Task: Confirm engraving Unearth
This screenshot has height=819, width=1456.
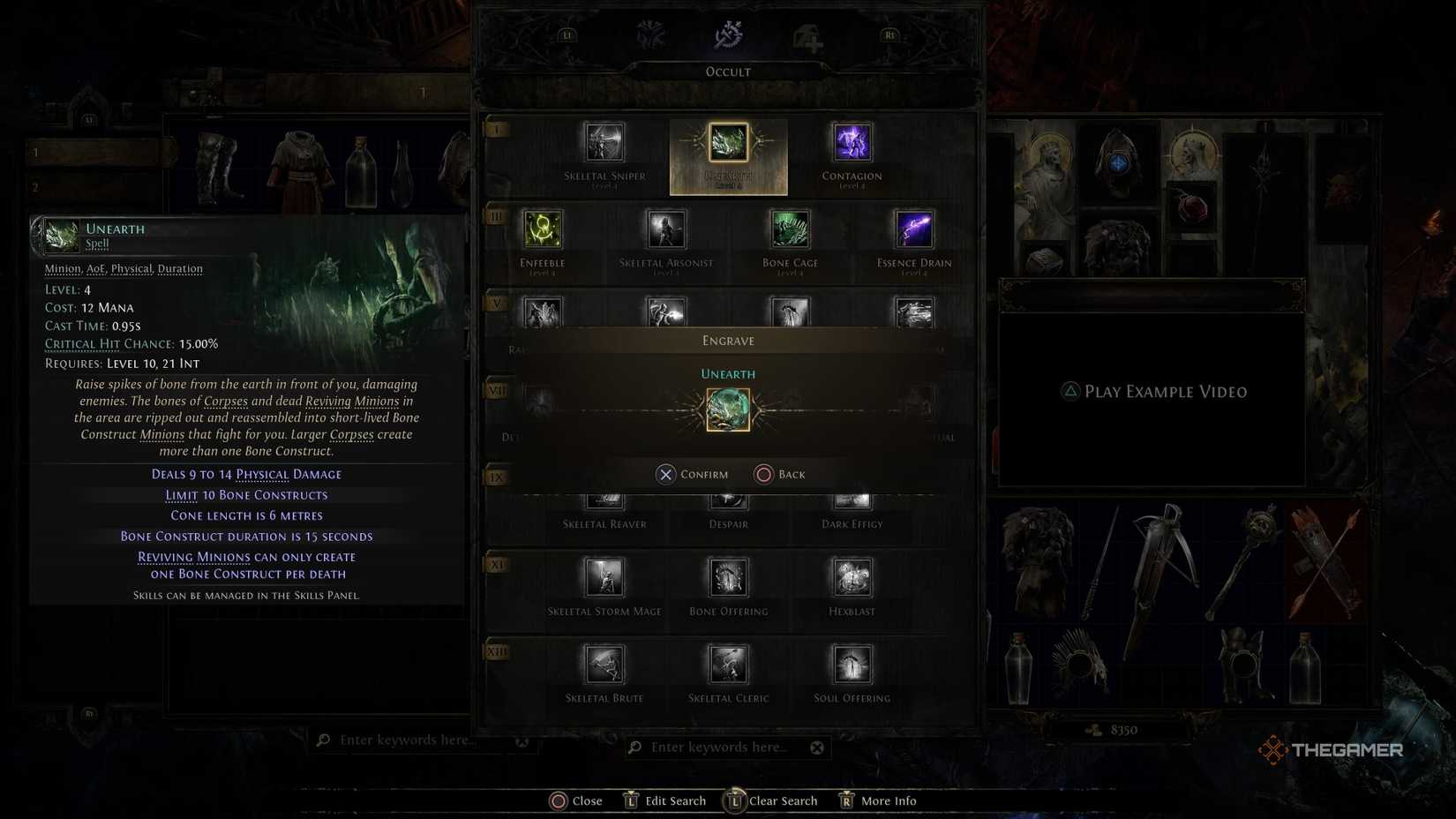Action: click(694, 474)
